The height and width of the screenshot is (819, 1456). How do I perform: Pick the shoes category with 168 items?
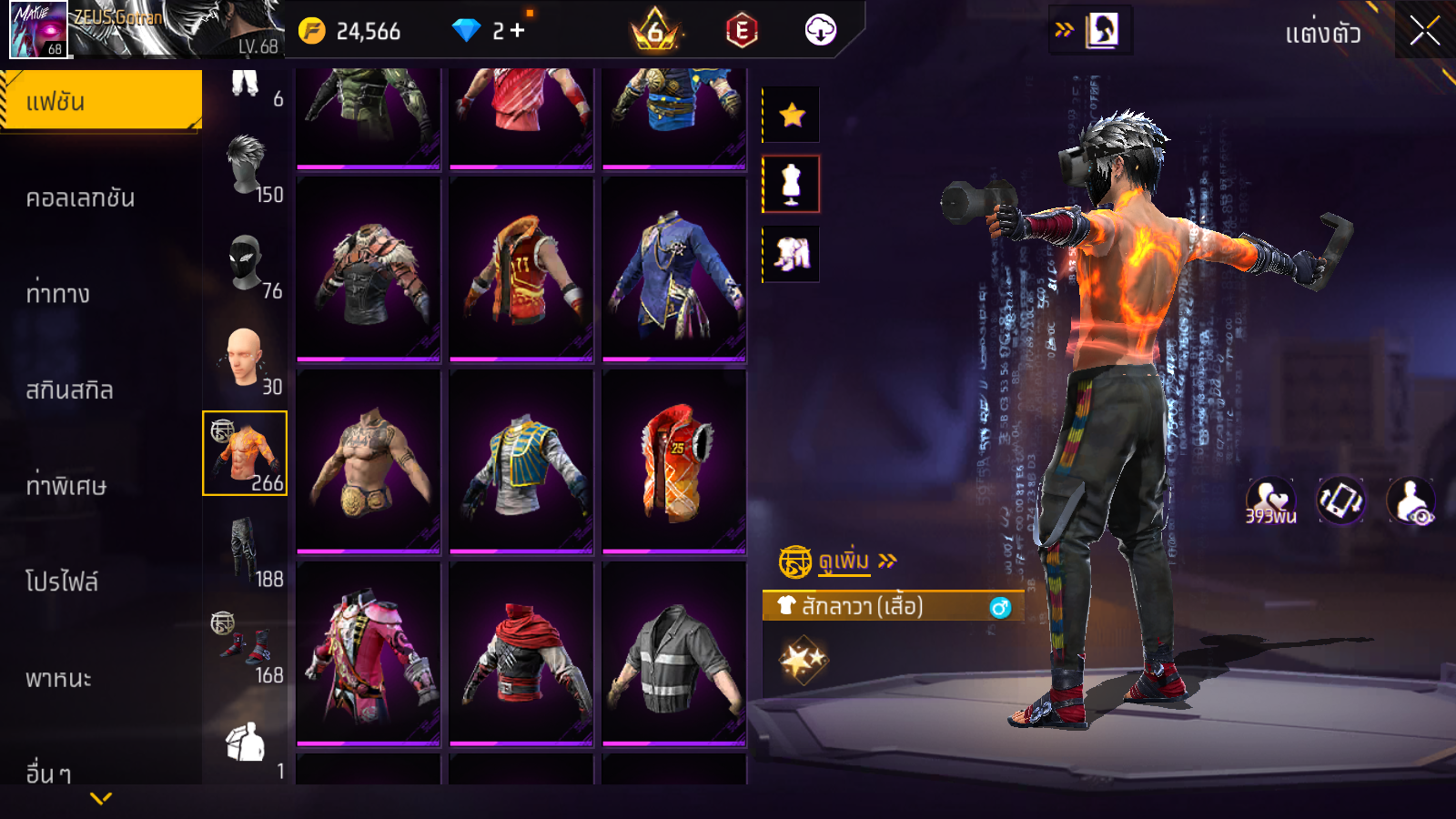[x=246, y=647]
